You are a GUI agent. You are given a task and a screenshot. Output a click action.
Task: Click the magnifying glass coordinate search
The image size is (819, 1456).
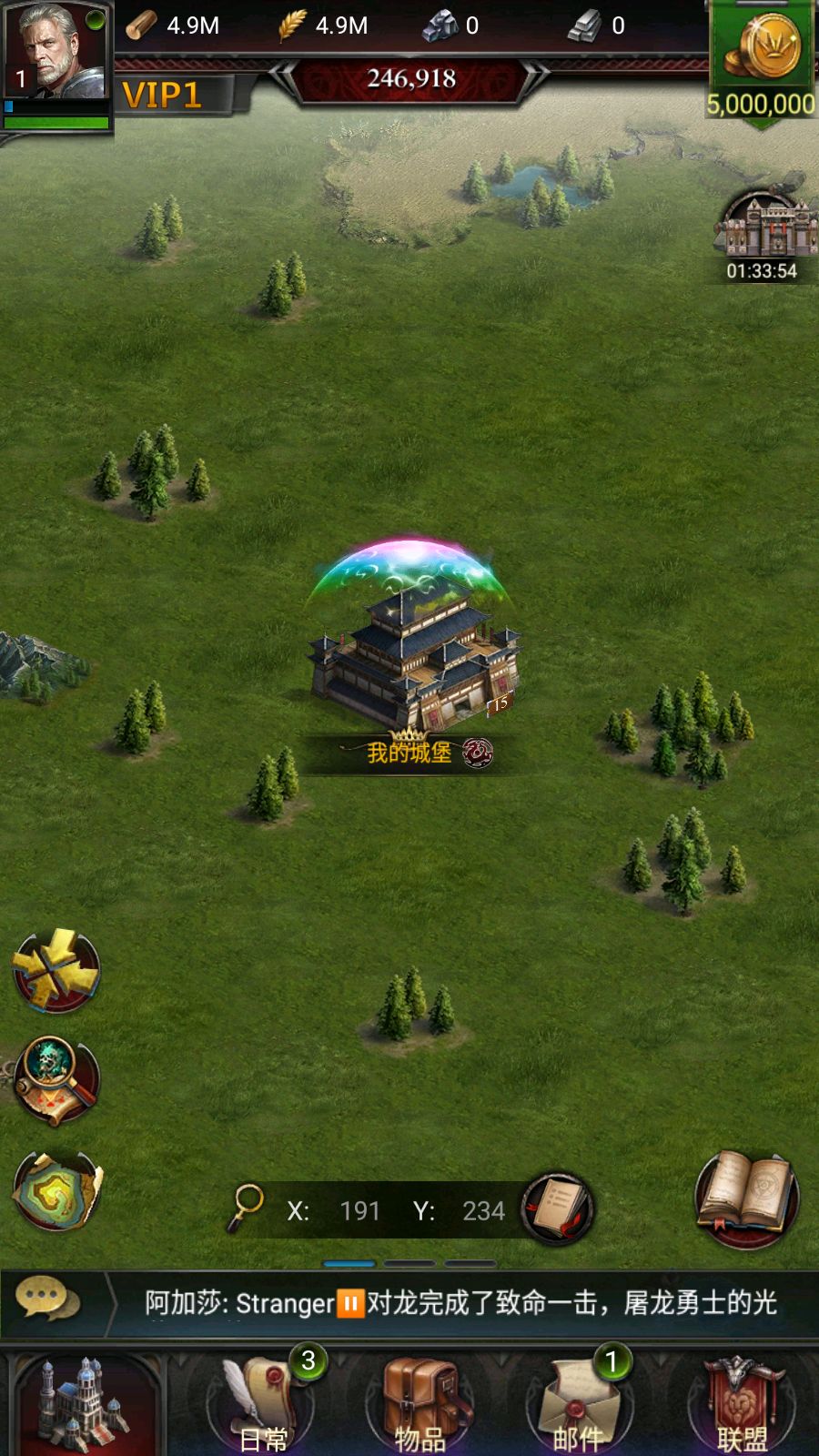[246, 1207]
